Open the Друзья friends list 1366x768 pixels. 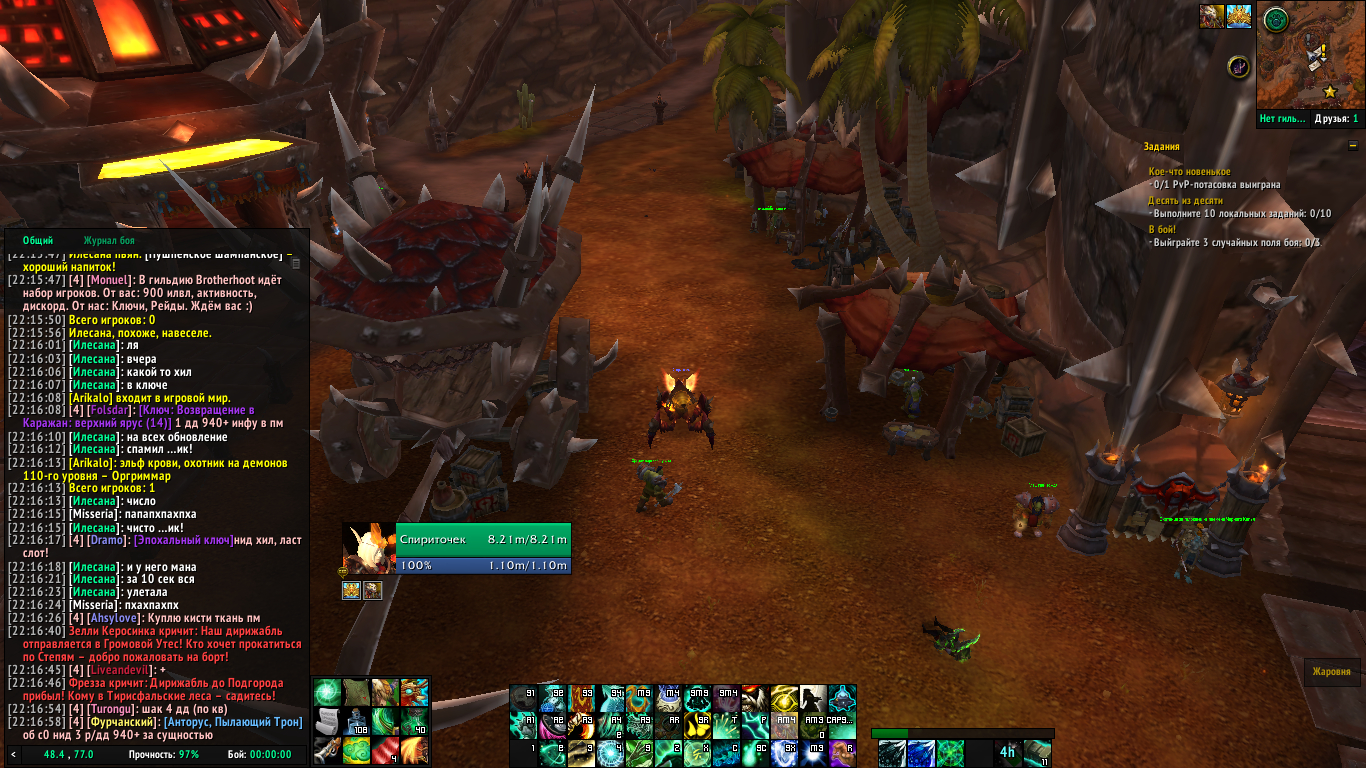click(x=1336, y=119)
